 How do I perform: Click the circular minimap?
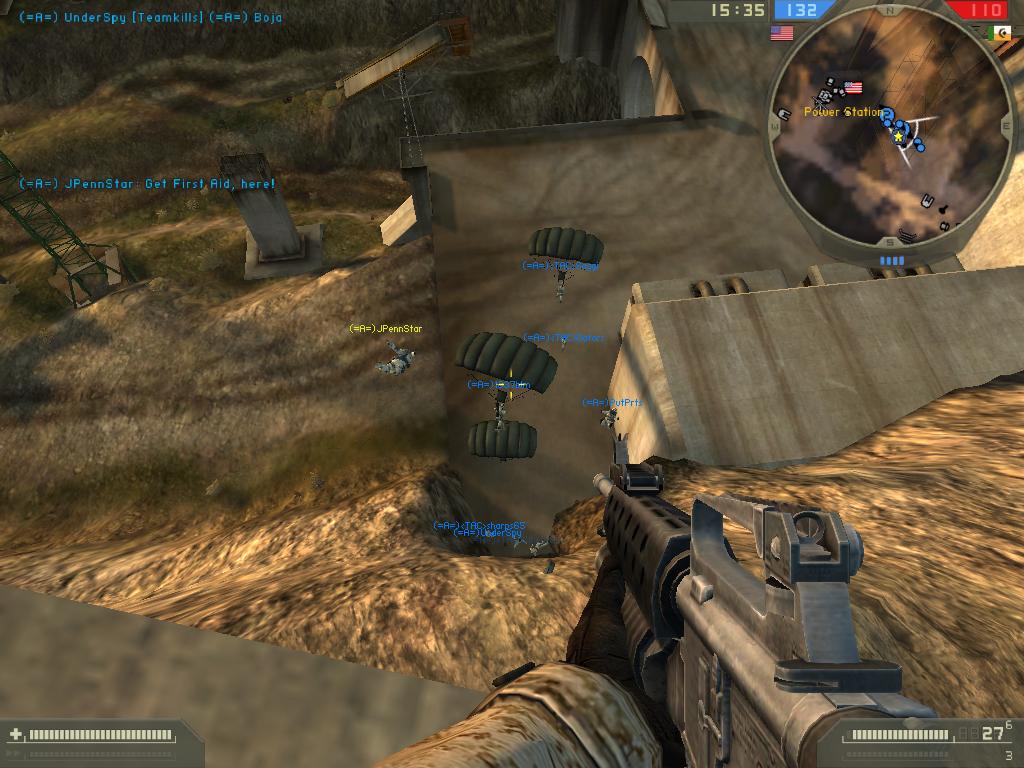(890, 130)
